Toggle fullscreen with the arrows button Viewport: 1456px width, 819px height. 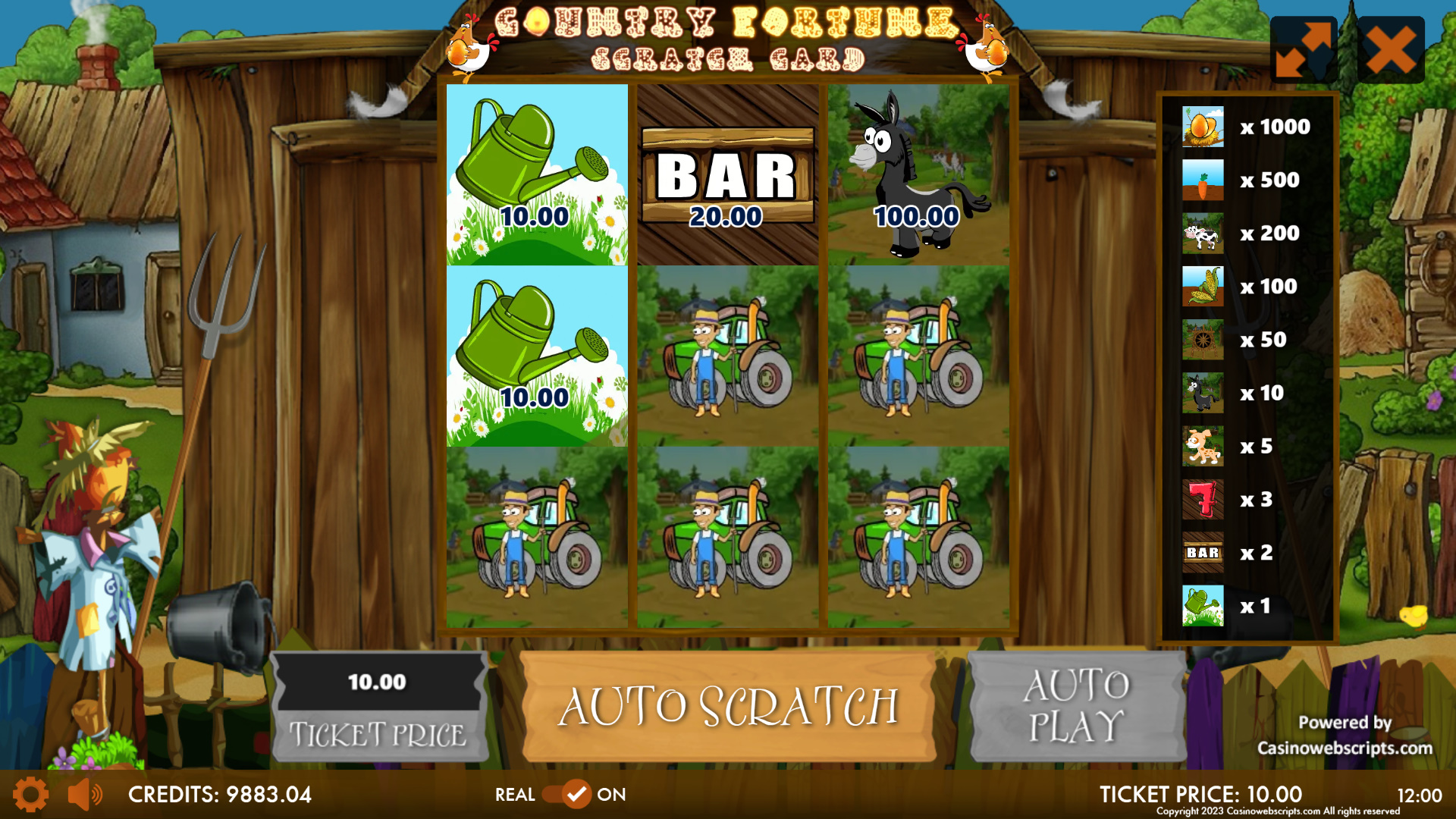(1303, 50)
